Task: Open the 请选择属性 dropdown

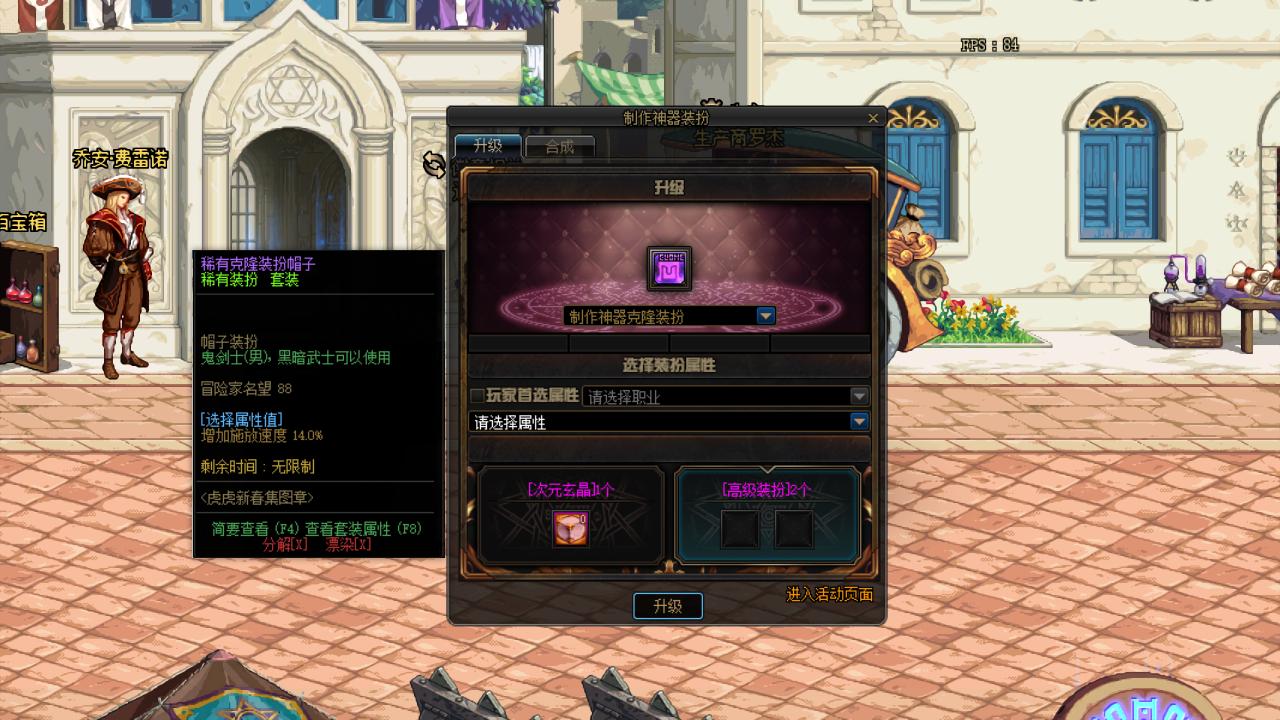Action: [858, 421]
